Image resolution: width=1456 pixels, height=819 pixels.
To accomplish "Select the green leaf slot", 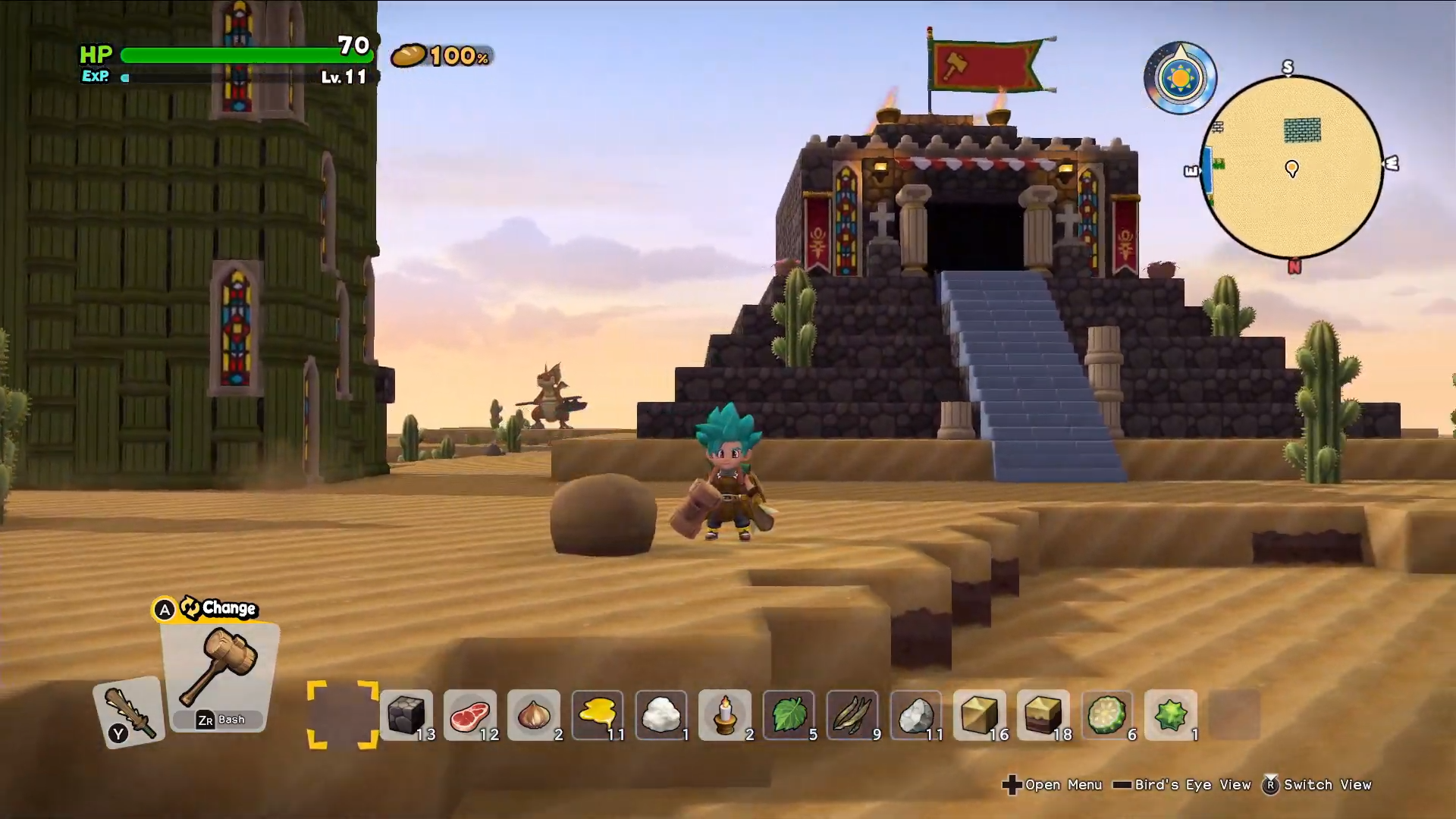I will [x=789, y=714].
